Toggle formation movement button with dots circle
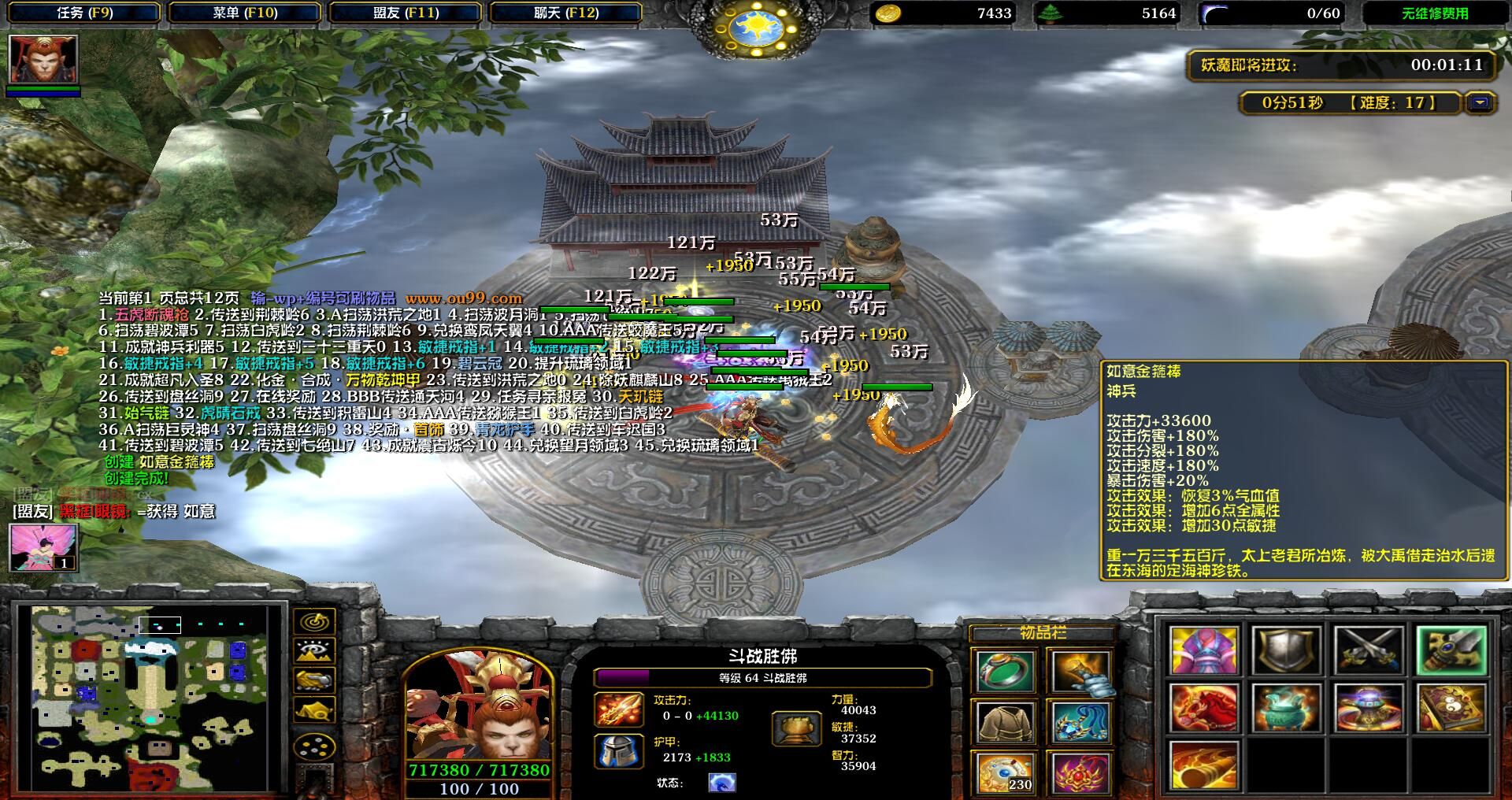This screenshot has height=800, width=1512. [x=314, y=746]
